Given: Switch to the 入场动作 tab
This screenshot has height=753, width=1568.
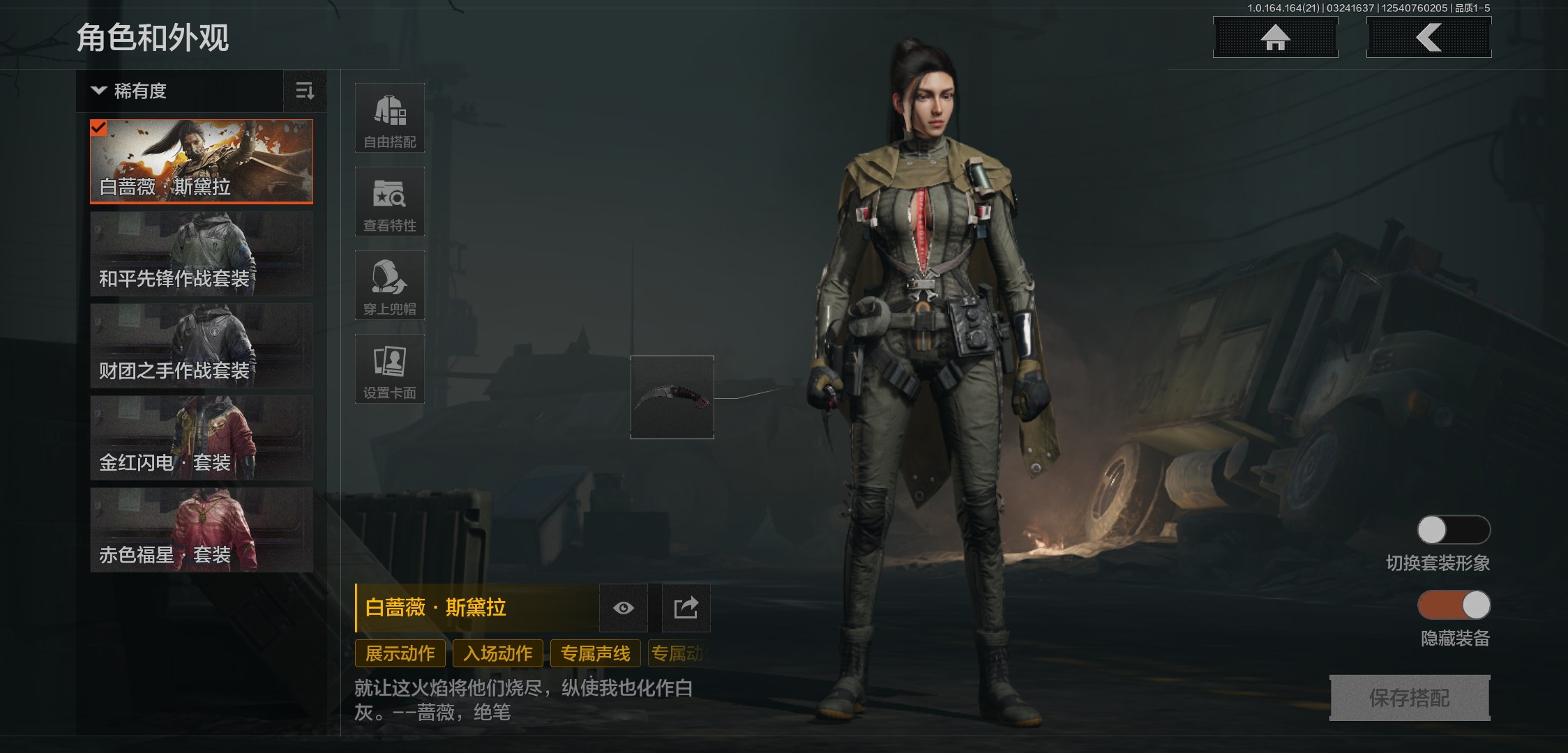Looking at the screenshot, I should click(497, 653).
